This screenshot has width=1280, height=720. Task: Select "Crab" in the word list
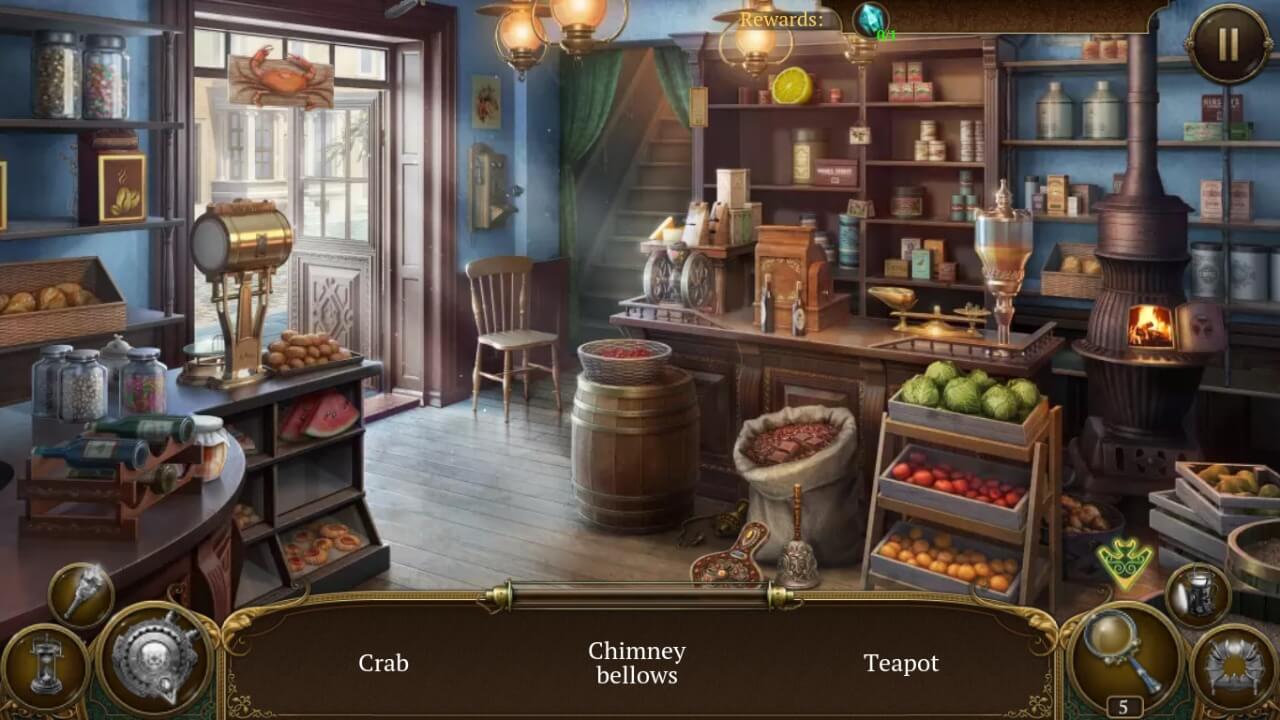(x=385, y=663)
